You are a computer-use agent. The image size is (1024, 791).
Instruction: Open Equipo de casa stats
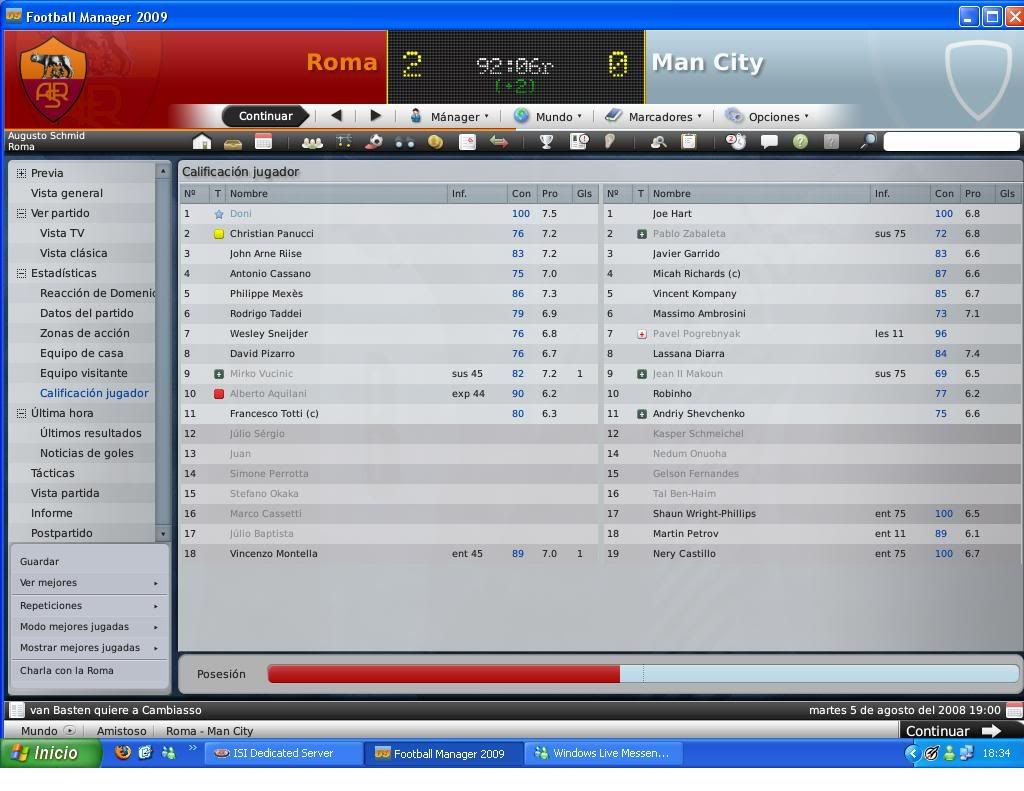click(x=82, y=353)
